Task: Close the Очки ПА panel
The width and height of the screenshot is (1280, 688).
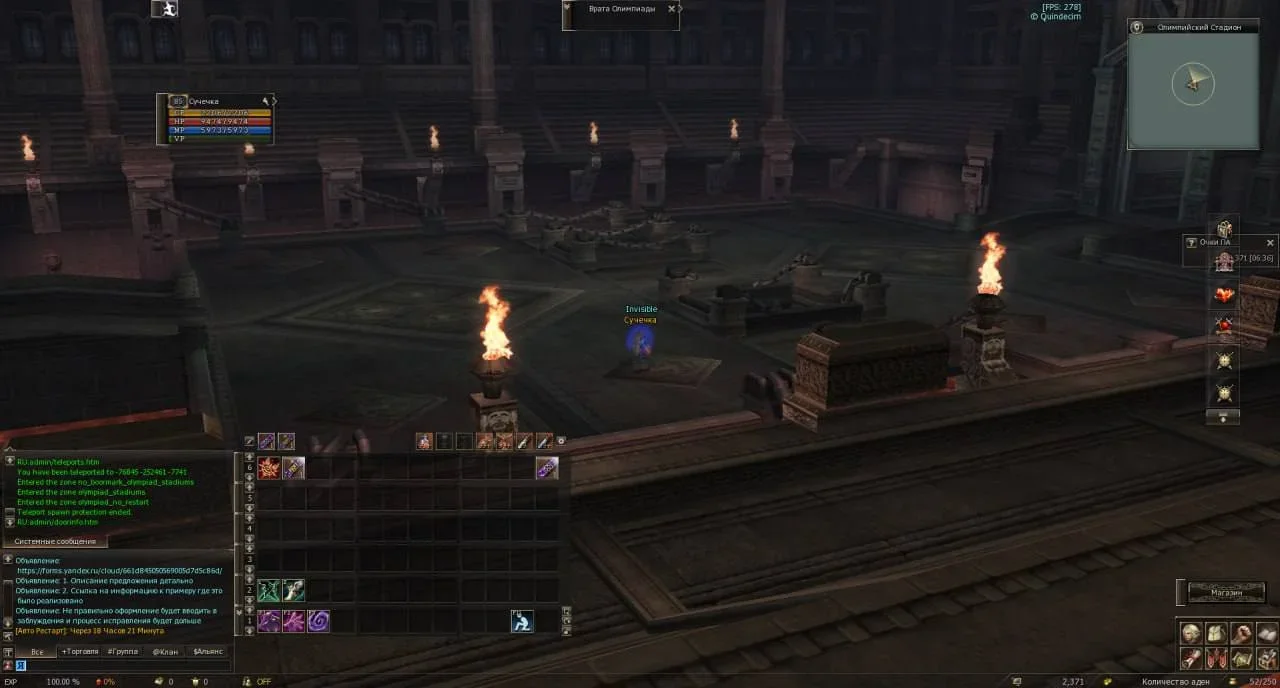Action: [x=1271, y=243]
